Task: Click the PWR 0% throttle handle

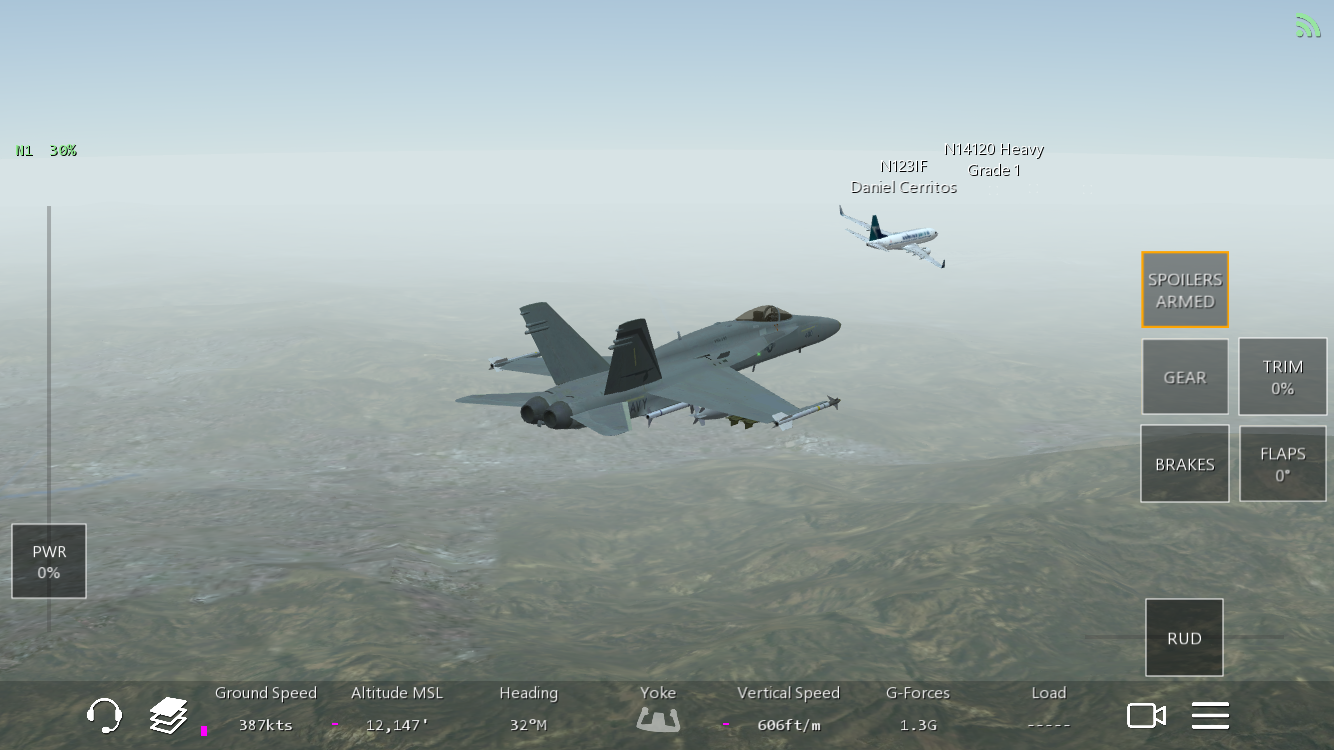Action: pos(49,561)
